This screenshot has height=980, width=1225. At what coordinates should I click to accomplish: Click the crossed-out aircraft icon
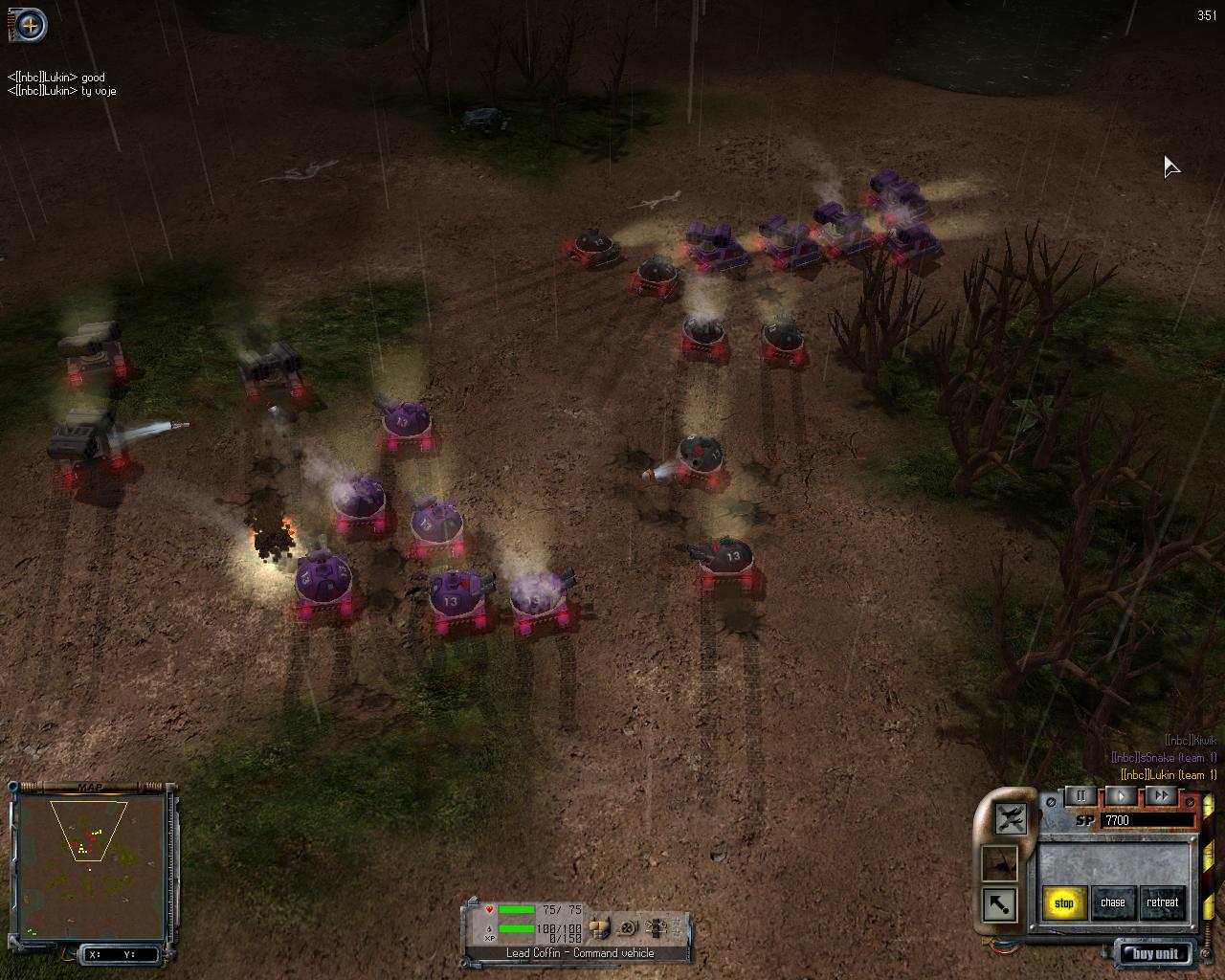[x=1011, y=818]
